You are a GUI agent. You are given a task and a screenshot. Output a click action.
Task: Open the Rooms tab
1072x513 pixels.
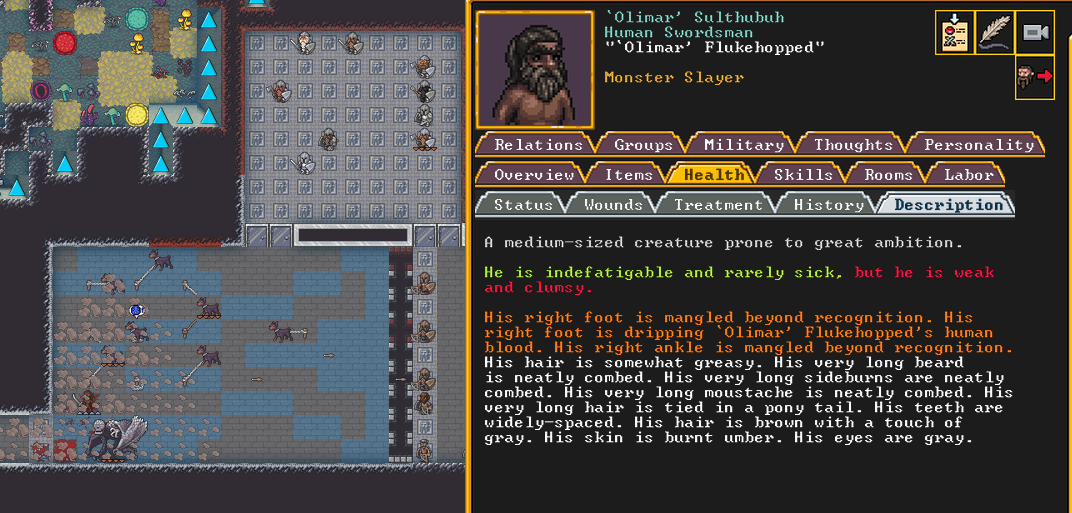click(888, 175)
